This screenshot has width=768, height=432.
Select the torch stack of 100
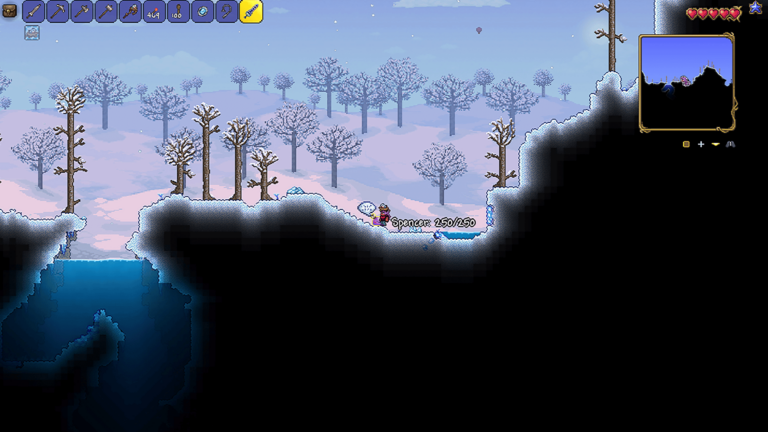[178, 12]
